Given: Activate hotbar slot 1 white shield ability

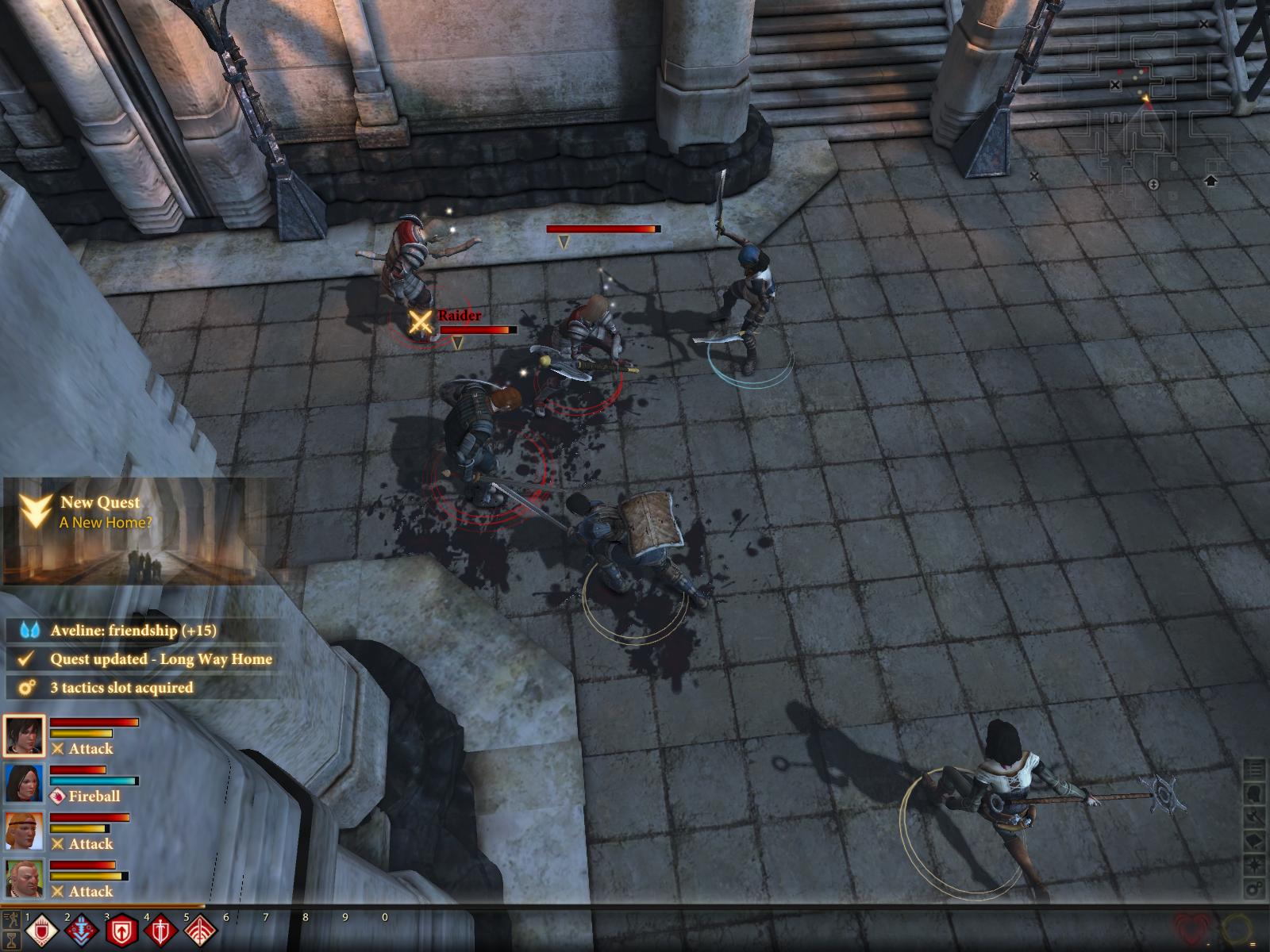Looking at the screenshot, I should (40, 931).
